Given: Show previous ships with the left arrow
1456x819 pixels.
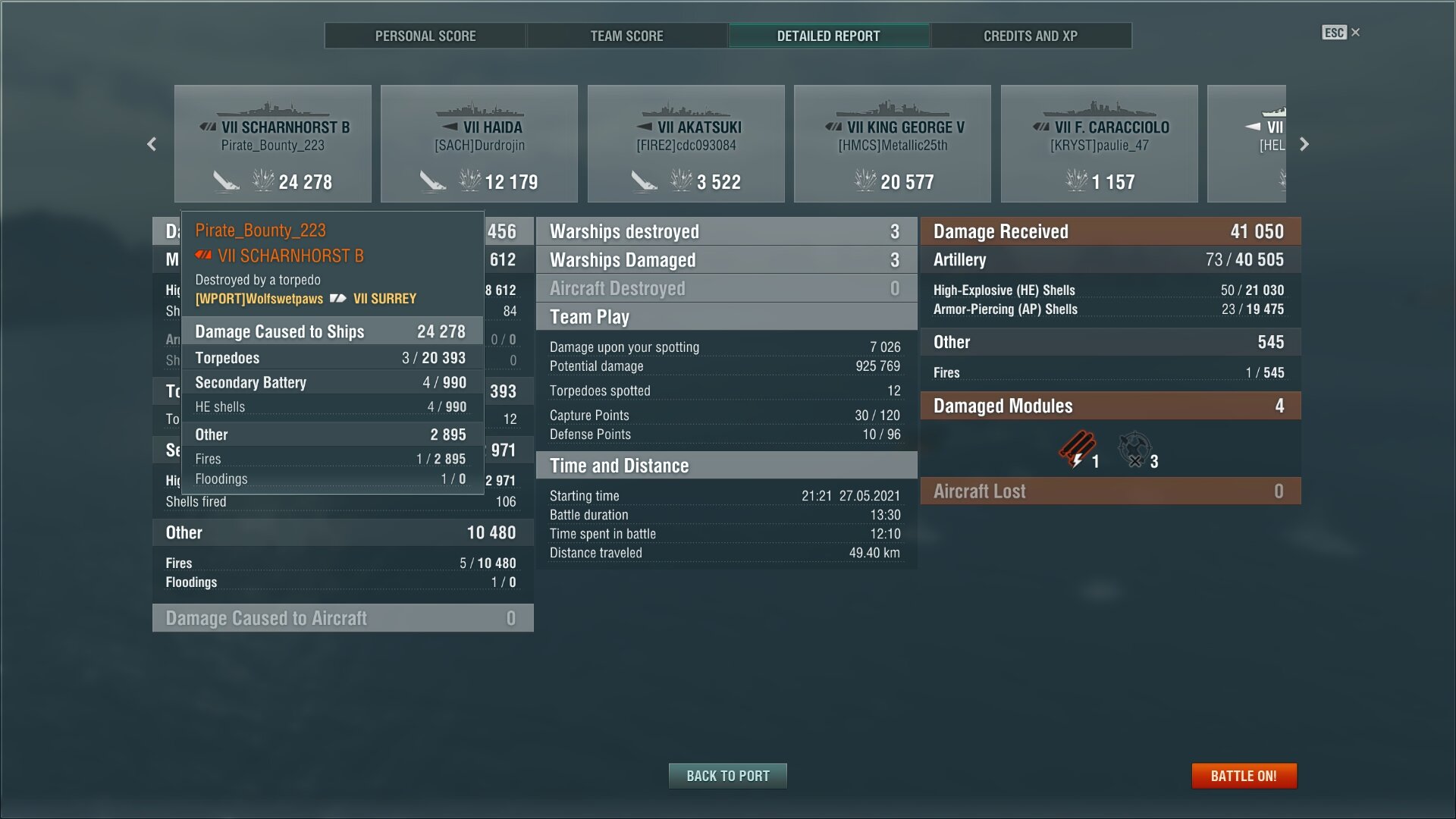Looking at the screenshot, I should [152, 144].
